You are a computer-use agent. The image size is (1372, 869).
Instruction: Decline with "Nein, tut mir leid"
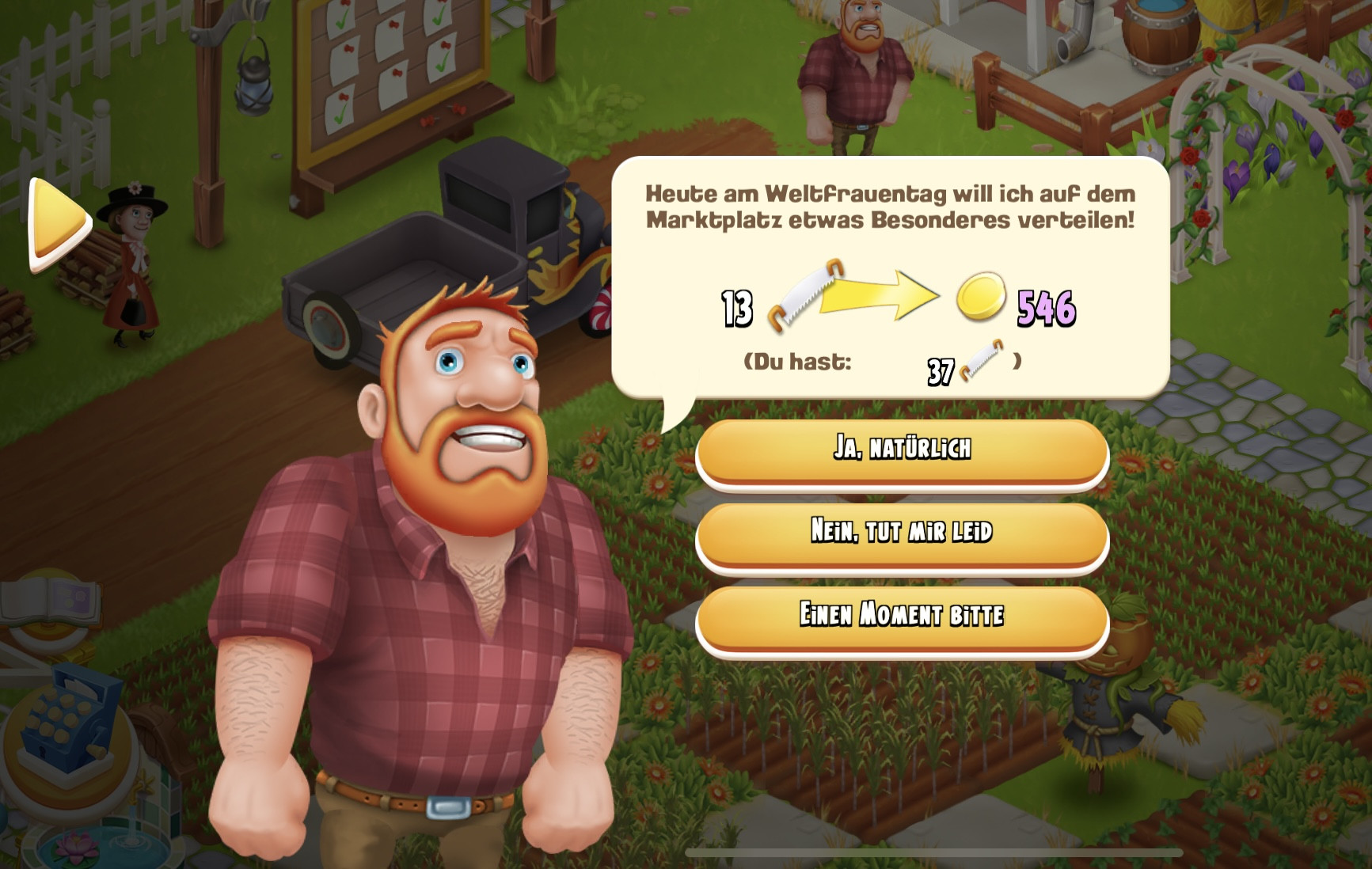[x=902, y=532]
